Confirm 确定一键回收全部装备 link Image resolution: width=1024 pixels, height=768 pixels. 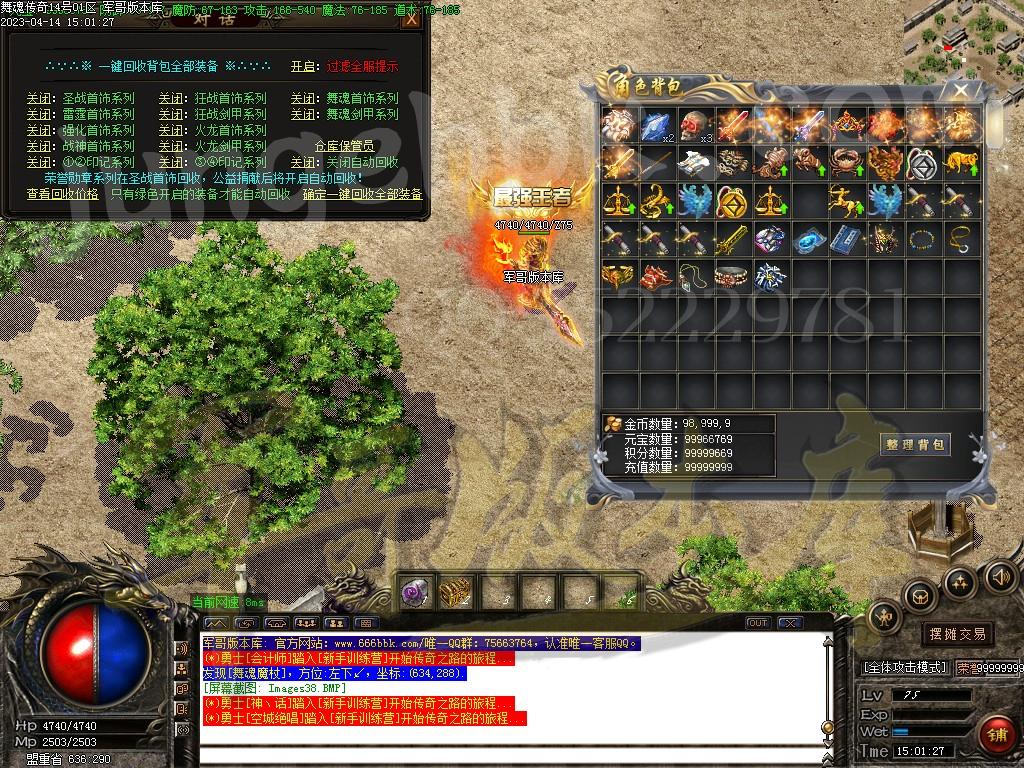pos(363,194)
